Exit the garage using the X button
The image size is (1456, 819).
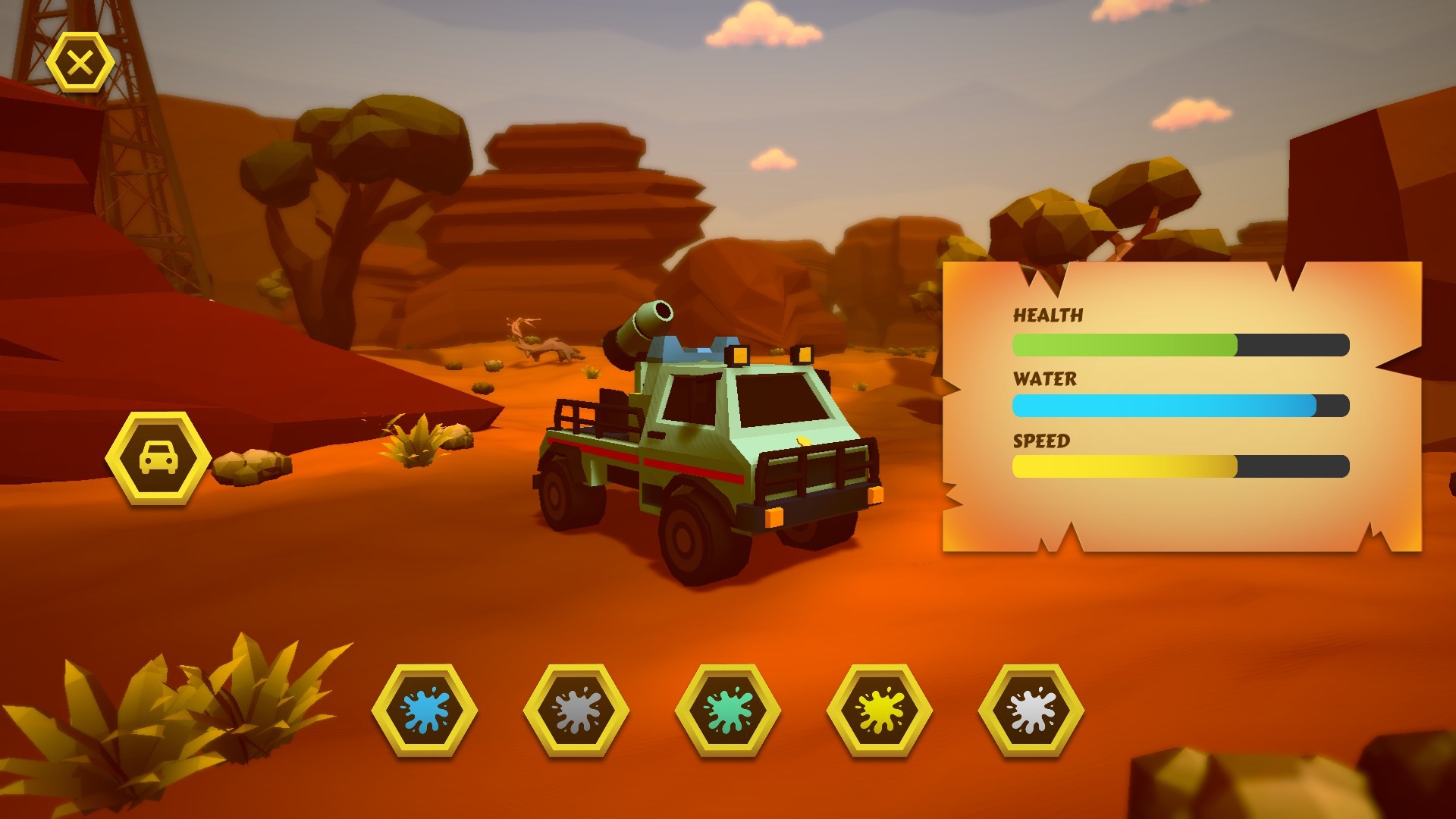pyautogui.click(x=80, y=61)
